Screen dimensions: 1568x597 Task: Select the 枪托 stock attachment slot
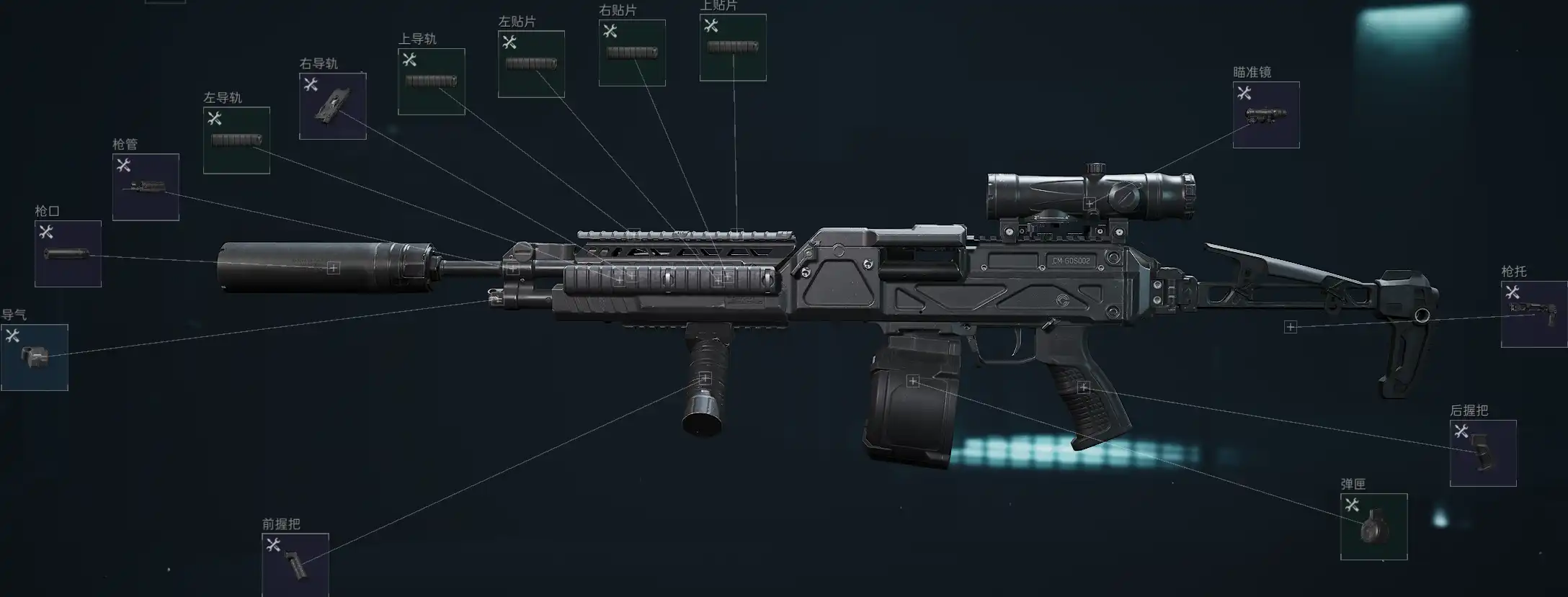click(1533, 314)
